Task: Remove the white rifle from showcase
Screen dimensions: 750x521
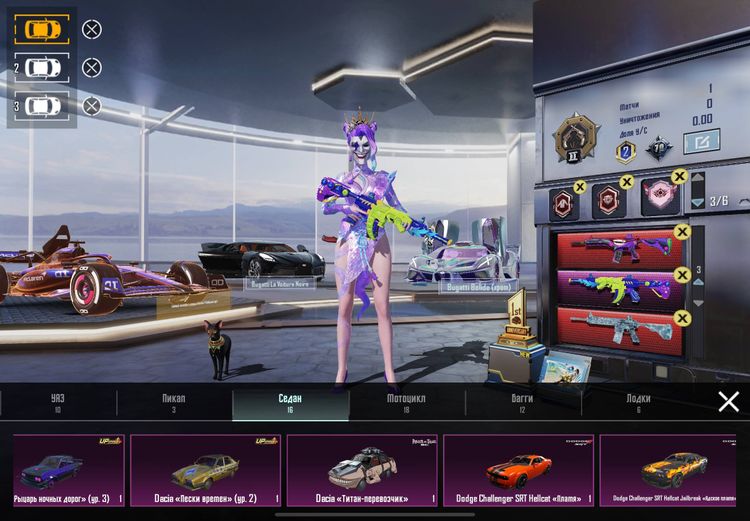Action: [683, 318]
